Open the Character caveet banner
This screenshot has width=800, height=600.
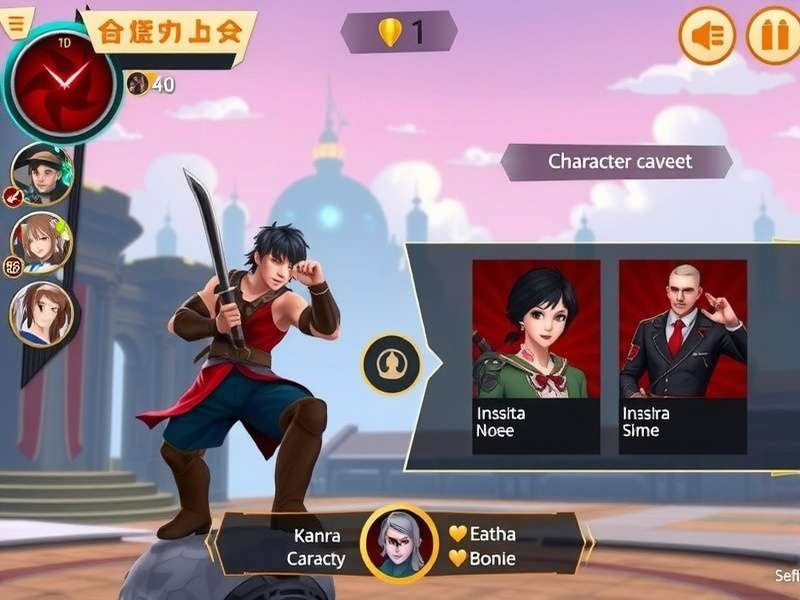(619, 162)
